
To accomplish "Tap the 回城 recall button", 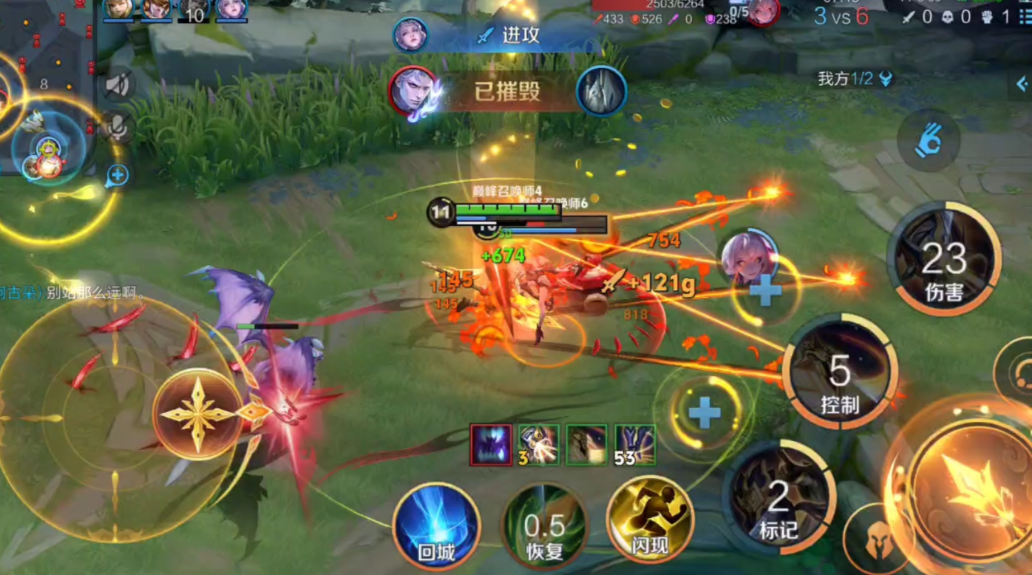I will (x=436, y=525).
